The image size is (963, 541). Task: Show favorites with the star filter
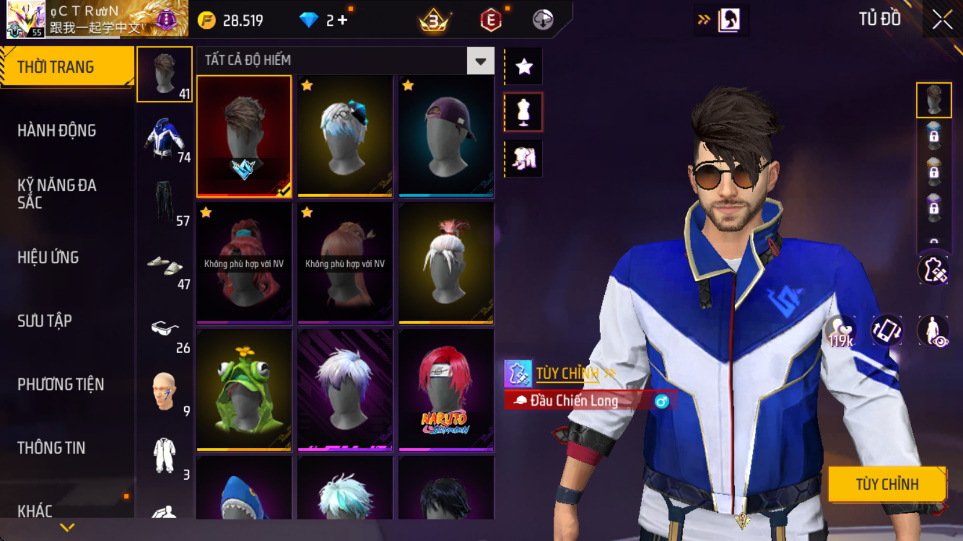[x=524, y=67]
